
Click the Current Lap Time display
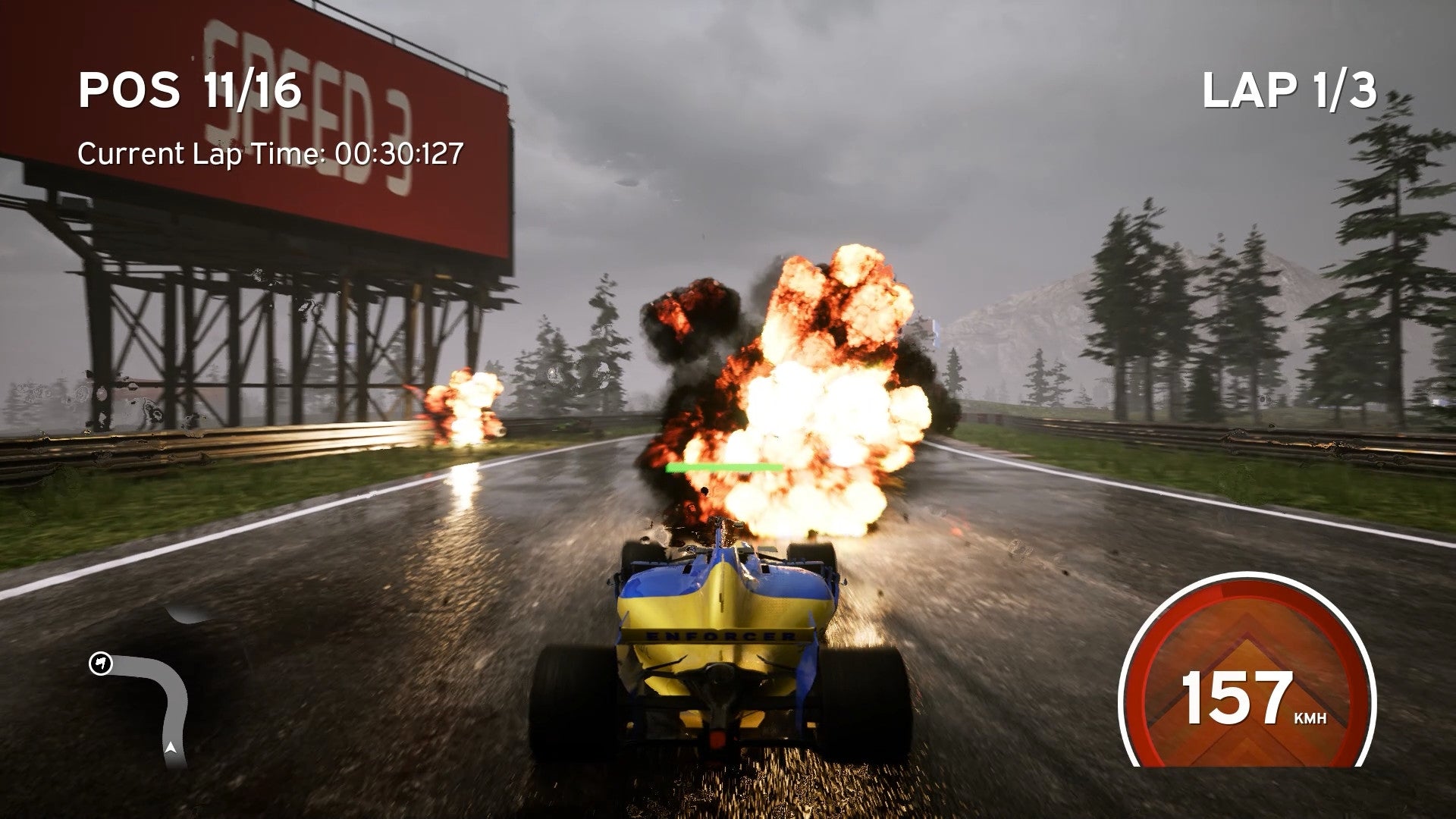(271, 154)
